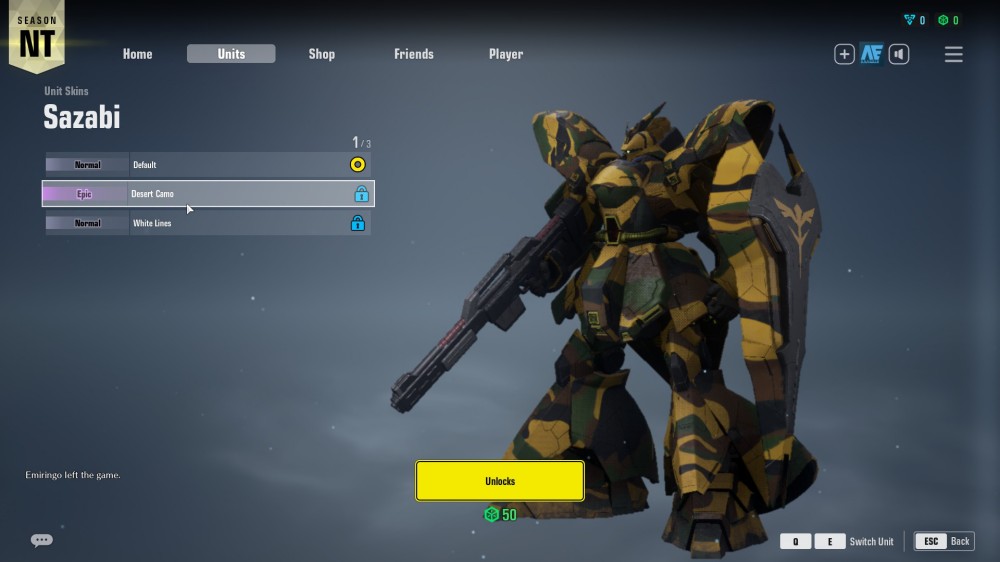Show the Player tab

[x=506, y=54]
